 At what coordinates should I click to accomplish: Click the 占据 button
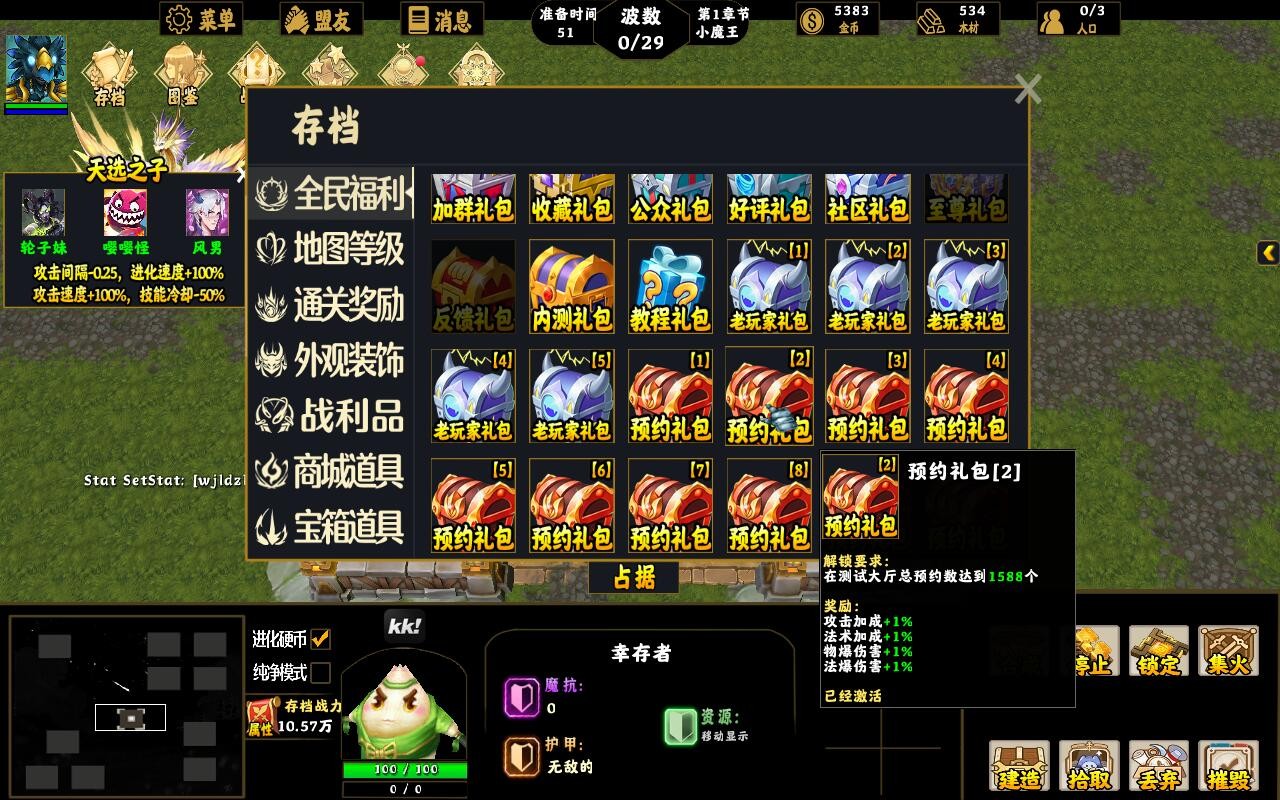click(x=636, y=578)
